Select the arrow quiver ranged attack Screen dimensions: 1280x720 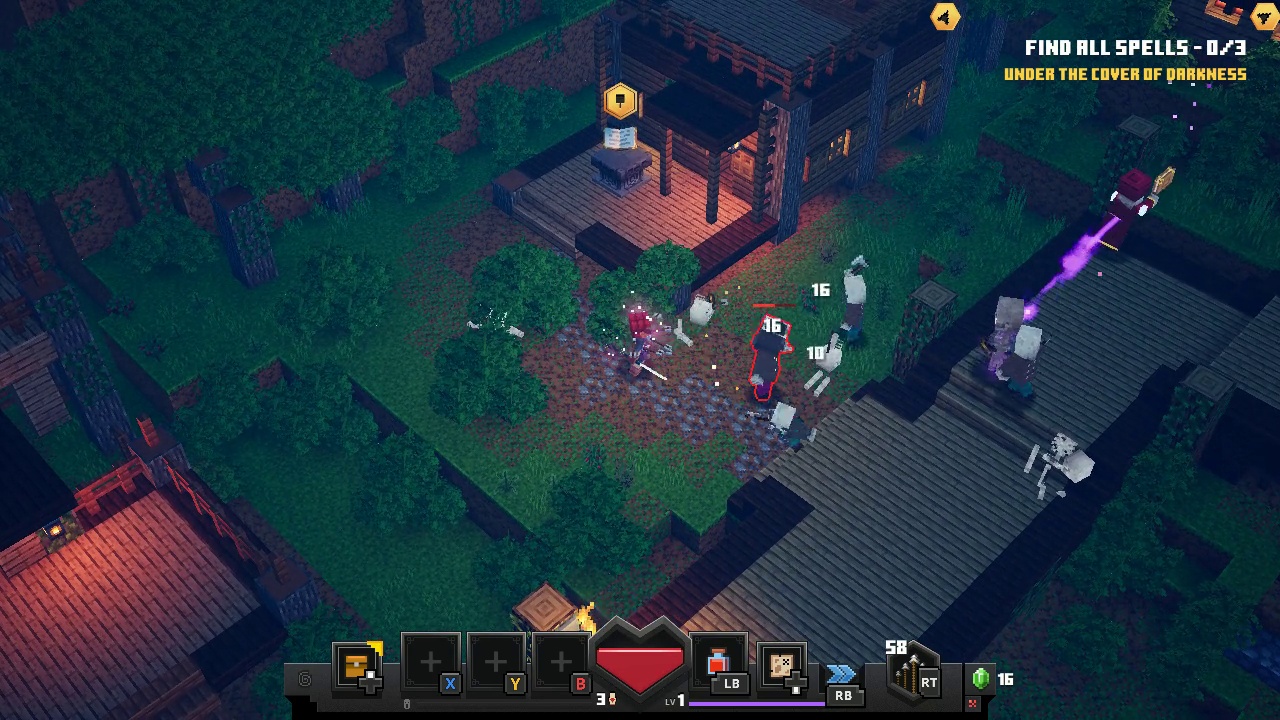click(x=911, y=673)
